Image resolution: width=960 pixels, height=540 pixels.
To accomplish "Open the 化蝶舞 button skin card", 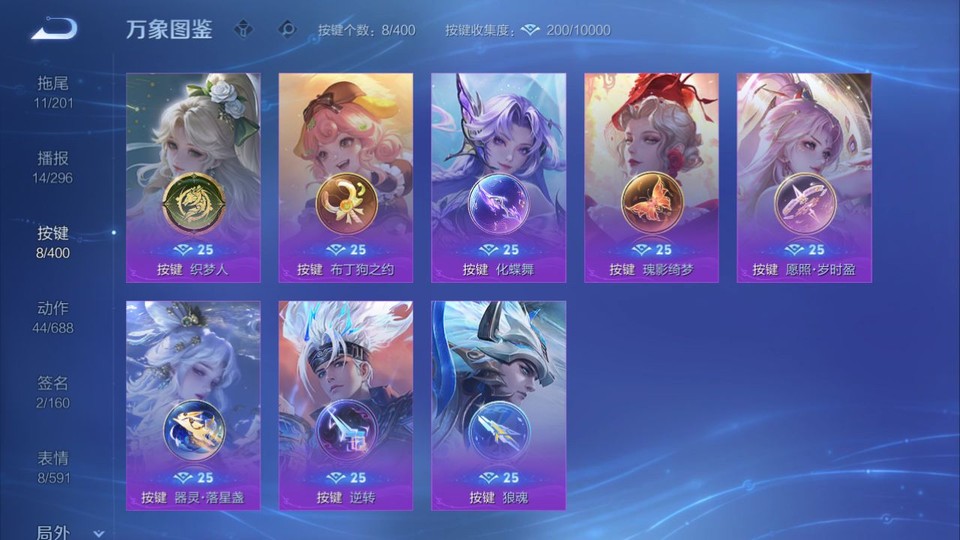I will (x=498, y=177).
